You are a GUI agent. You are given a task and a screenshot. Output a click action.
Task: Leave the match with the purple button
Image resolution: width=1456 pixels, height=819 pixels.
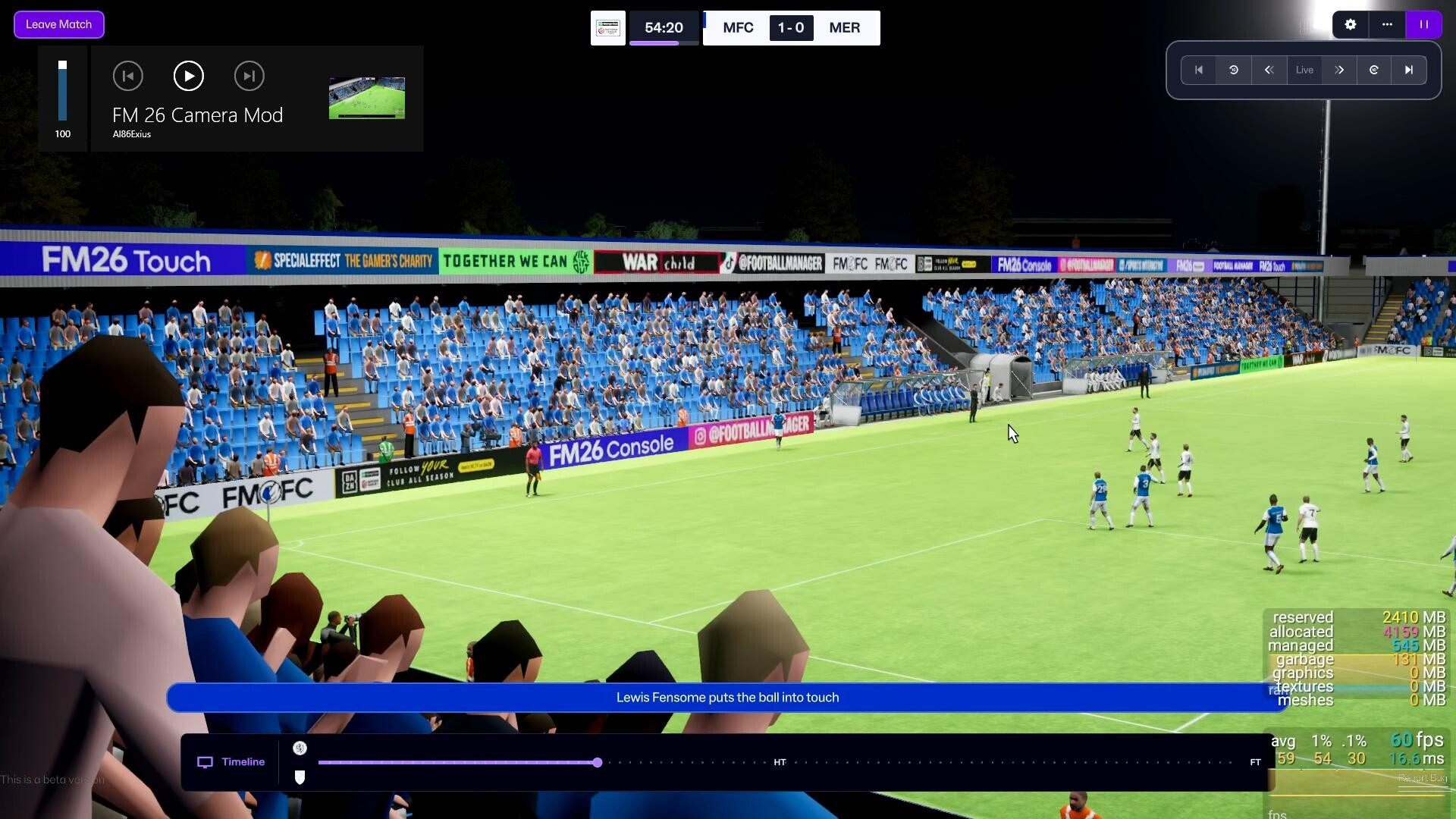58,24
